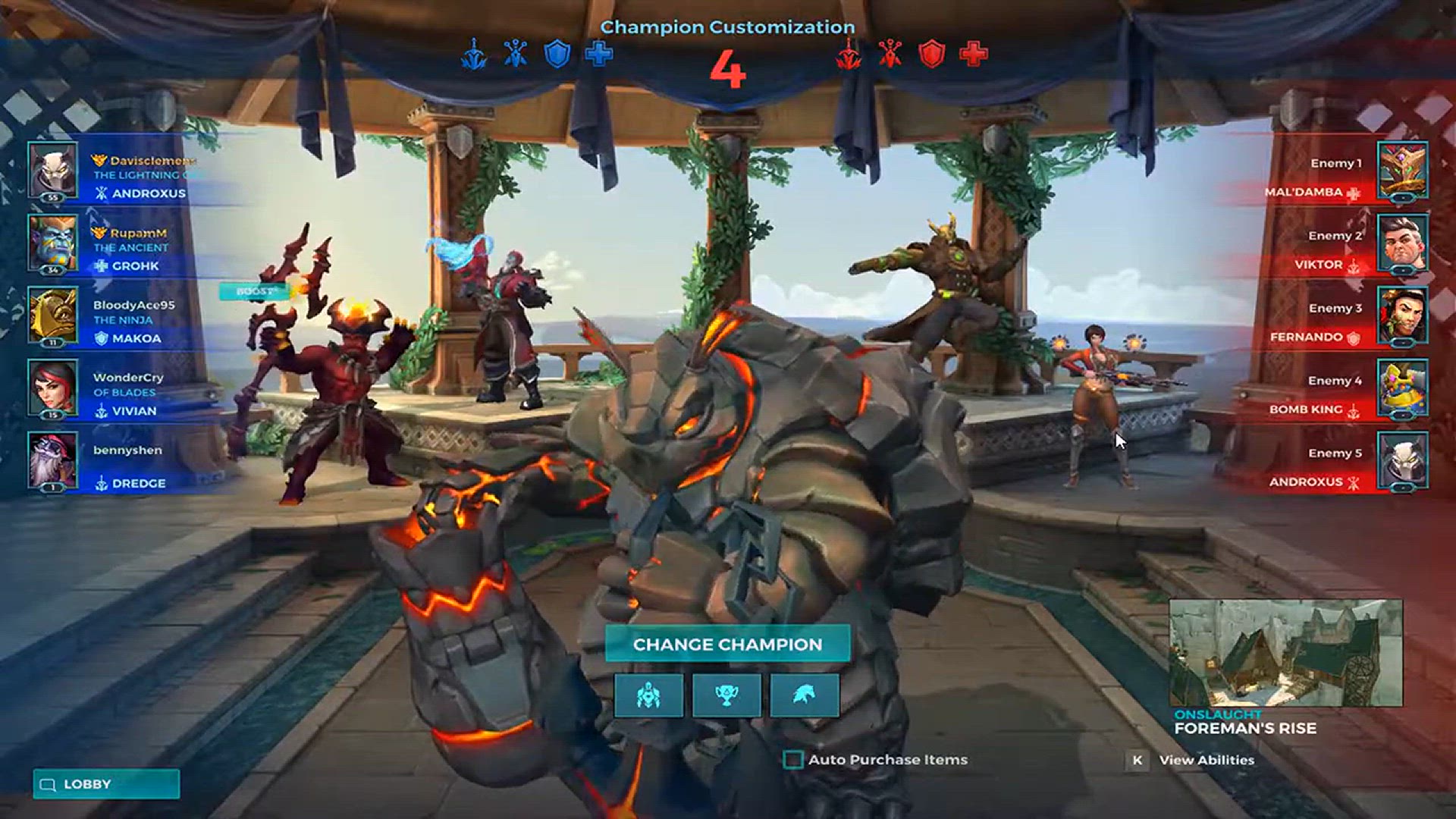Open the champion loadout icon button
1456x819 pixels.
click(x=648, y=695)
